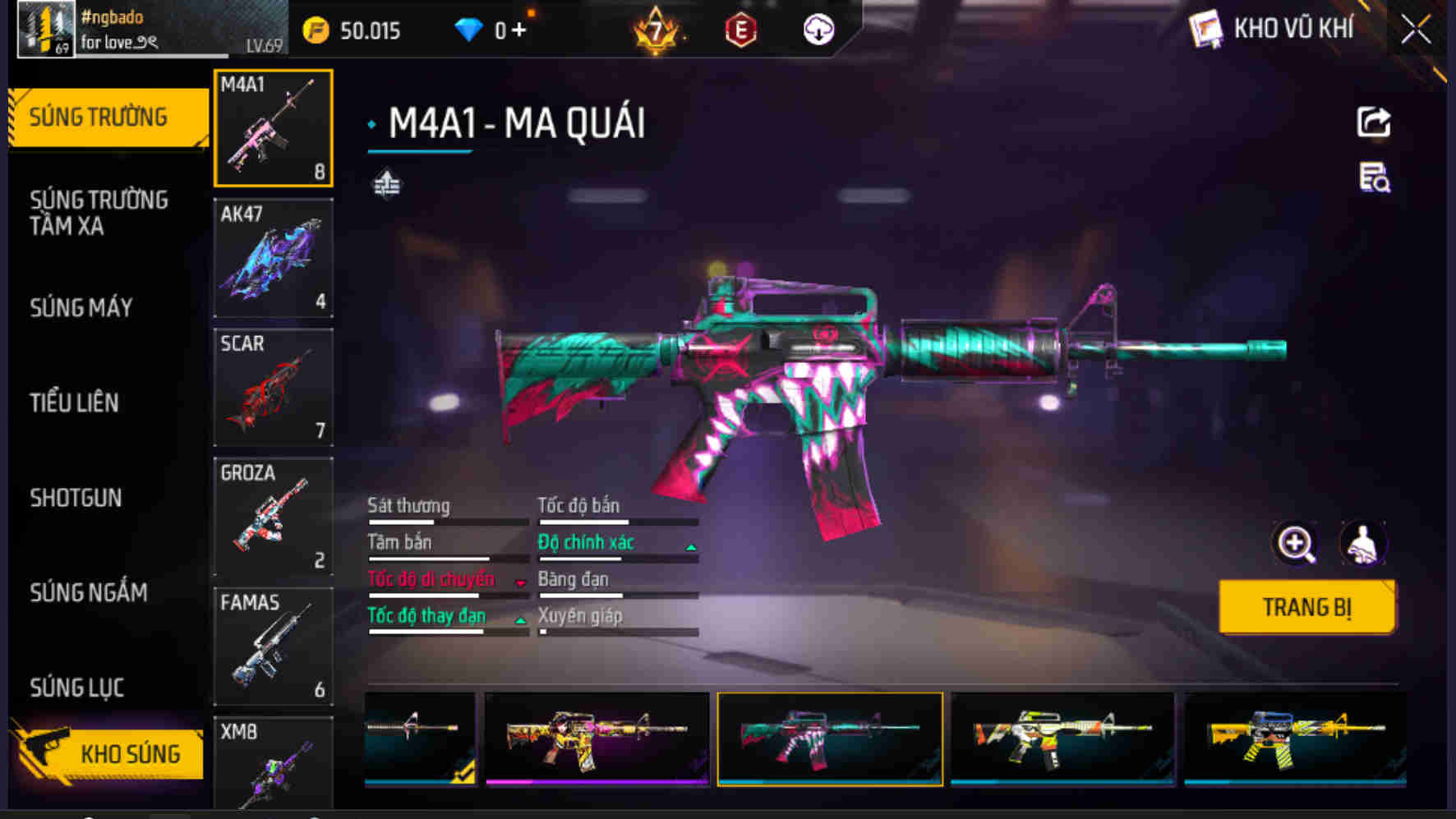
Task: Select the TIỂU LIÊN category
Action: coord(75,403)
